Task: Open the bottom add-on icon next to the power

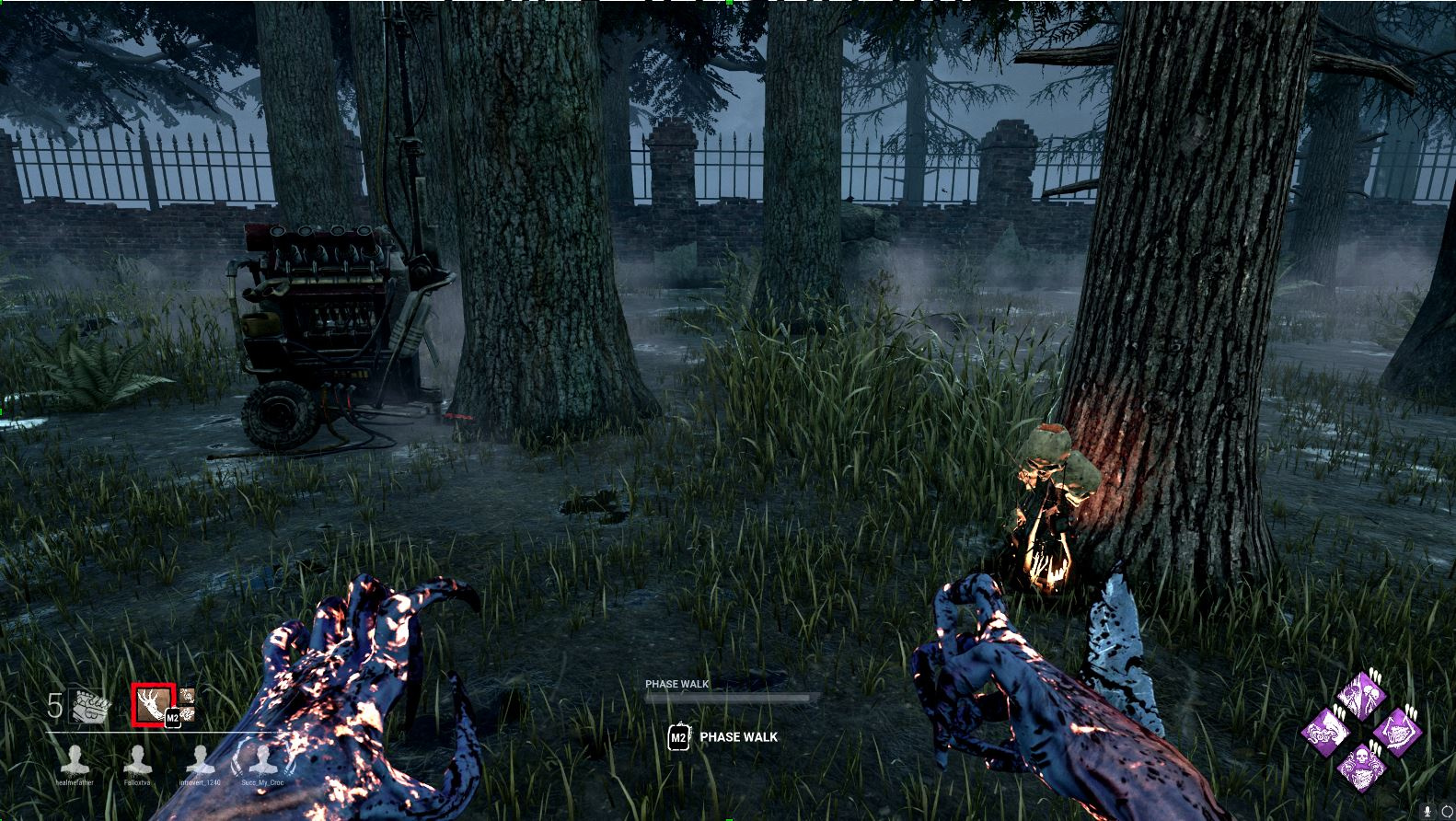Action: pyautogui.click(x=188, y=714)
